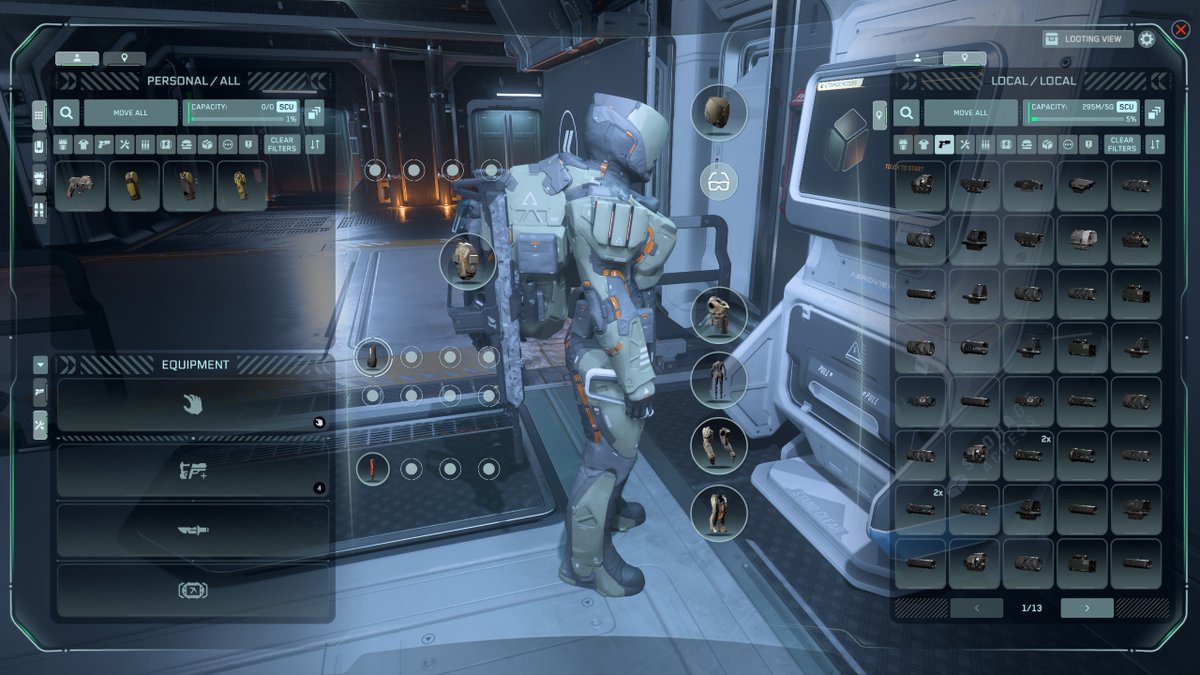Screen dimensions: 1200x675
Task: Select the helmet equipment slot
Action: [x=719, y=111]
